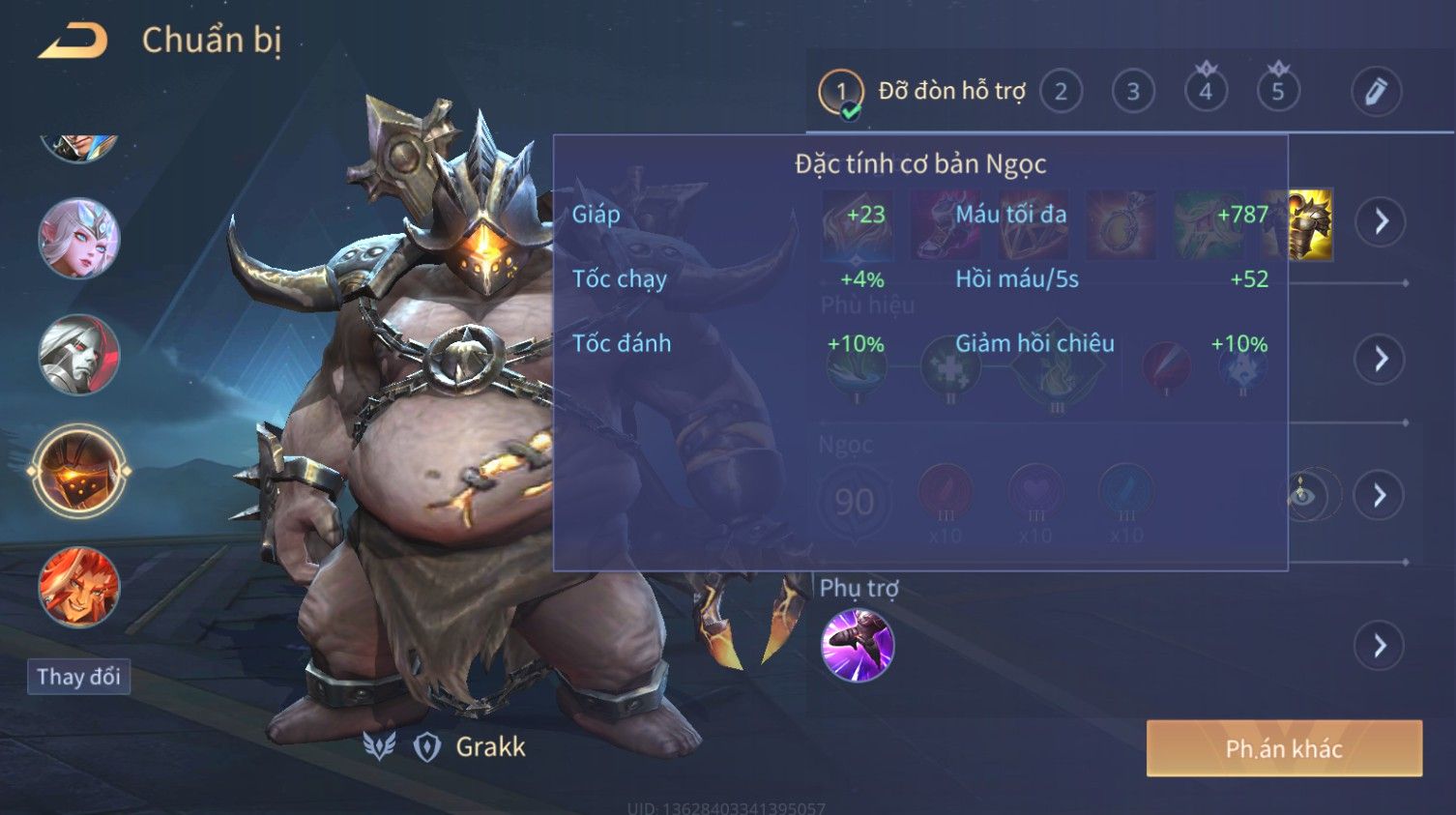Choose locked preset slot 4
Screen dimensions: 1456x815
coord(1206,92)
